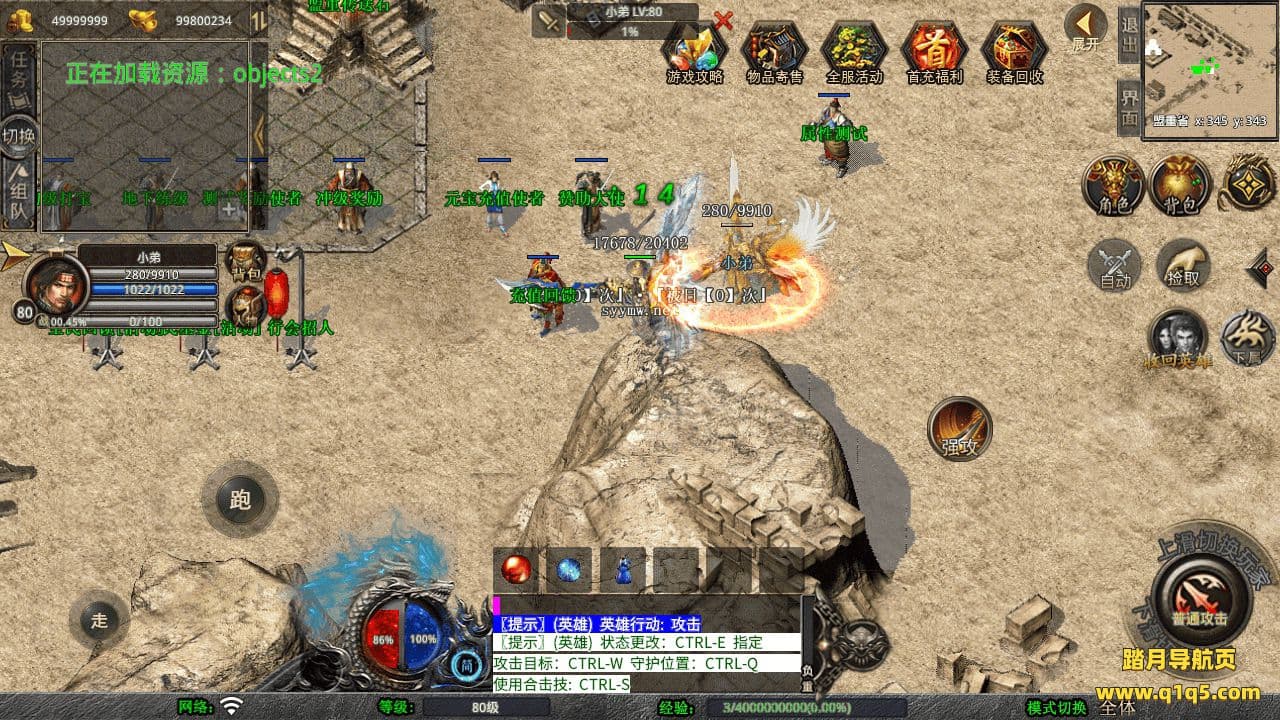Click the 收回英雄 recall hero button
The image size is (1280, 720).
point(1177,338)
